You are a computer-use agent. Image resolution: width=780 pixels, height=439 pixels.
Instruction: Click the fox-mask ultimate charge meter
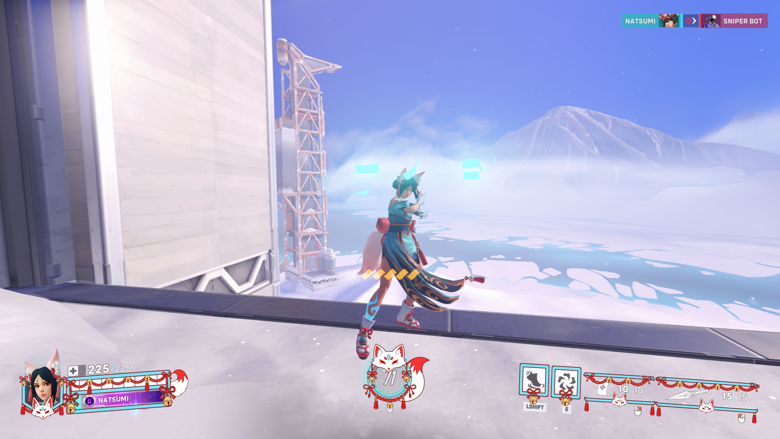click(x=389, y=374)
